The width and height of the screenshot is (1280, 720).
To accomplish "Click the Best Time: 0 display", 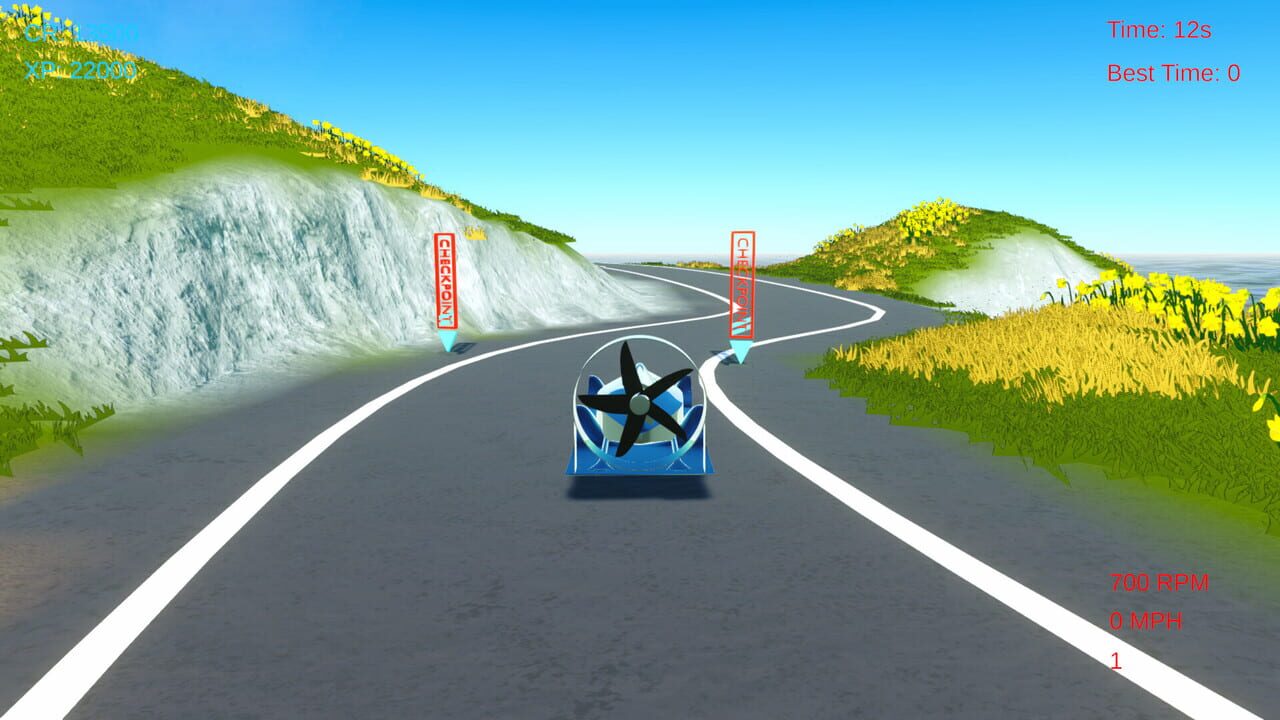I will (1172, 71).
